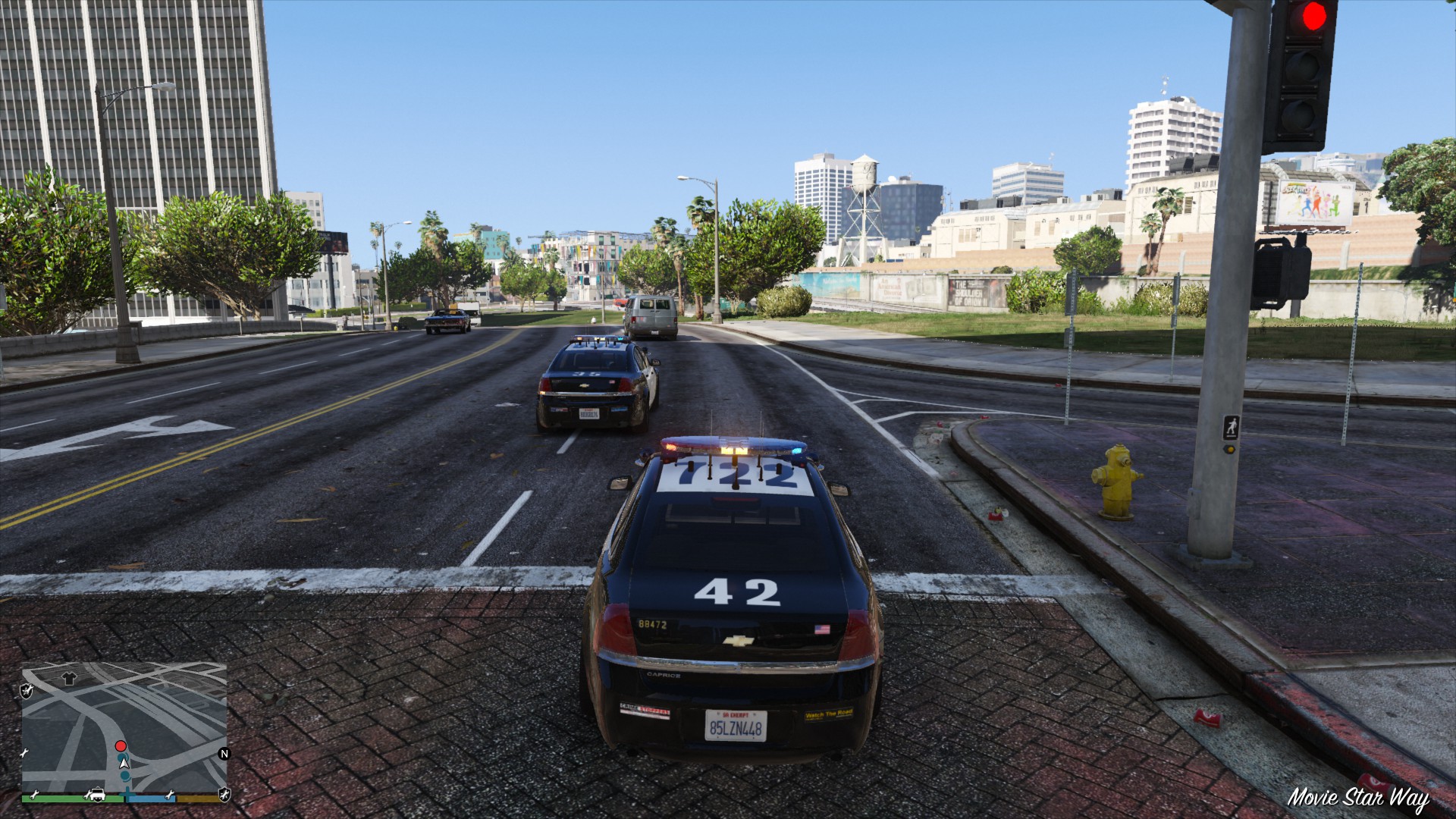This screenshot has width=1456, height=819.
Task: Click the minimap in the corner
Action: [124, 726]
